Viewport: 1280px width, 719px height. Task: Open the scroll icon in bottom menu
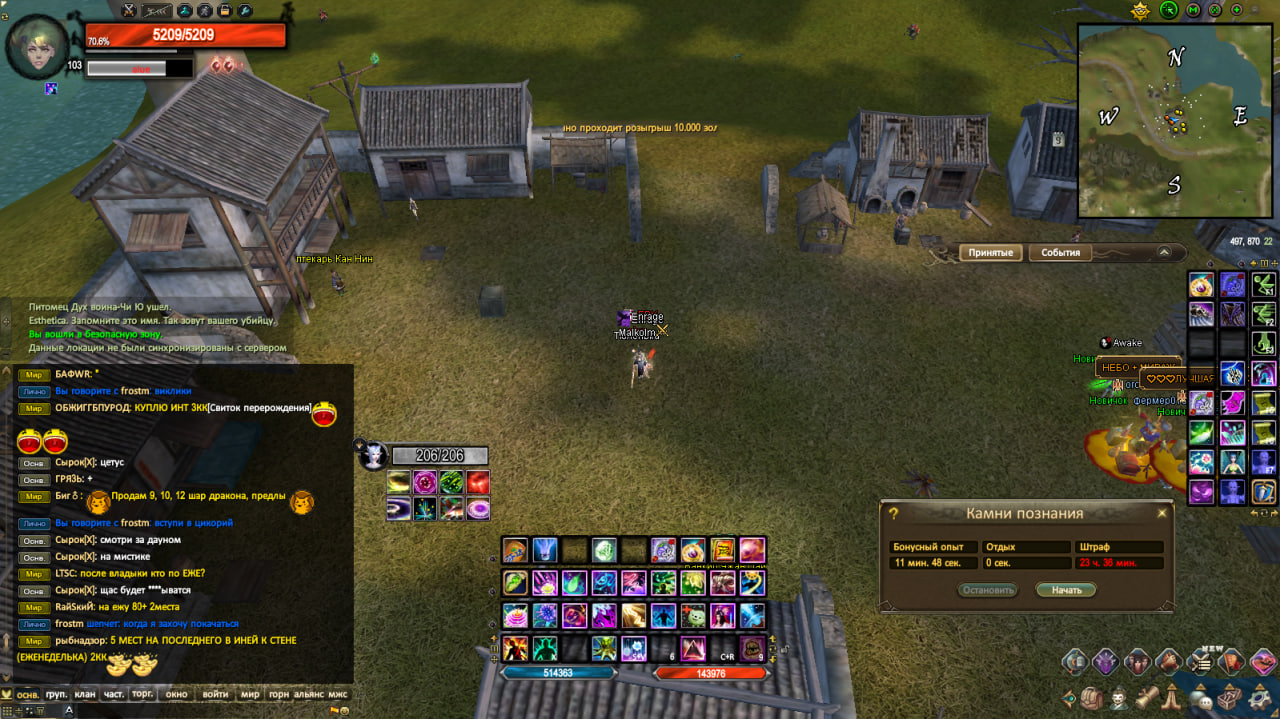pos(1148,696)
